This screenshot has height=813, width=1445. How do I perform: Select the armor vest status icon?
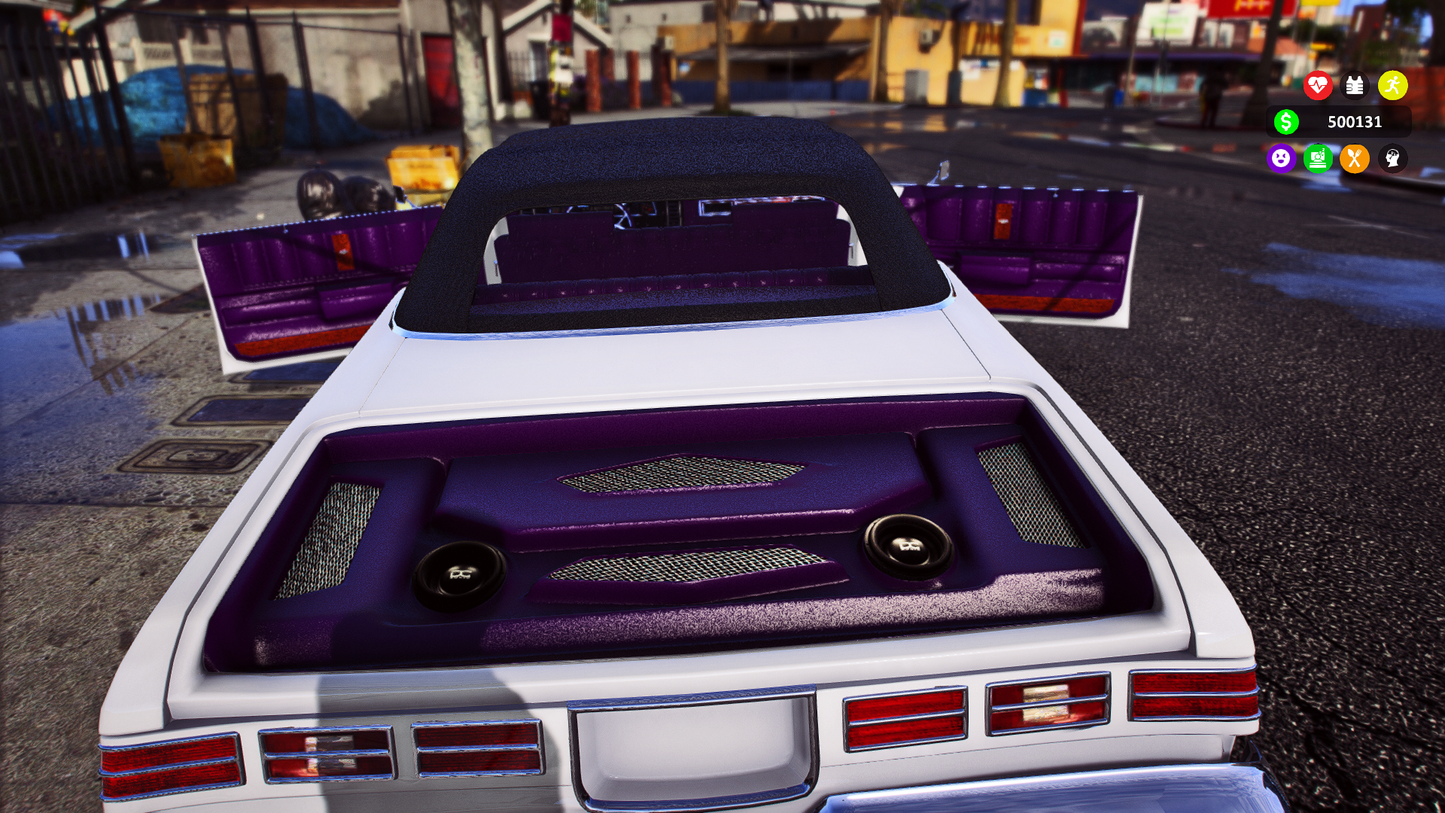pos(1355,86)
